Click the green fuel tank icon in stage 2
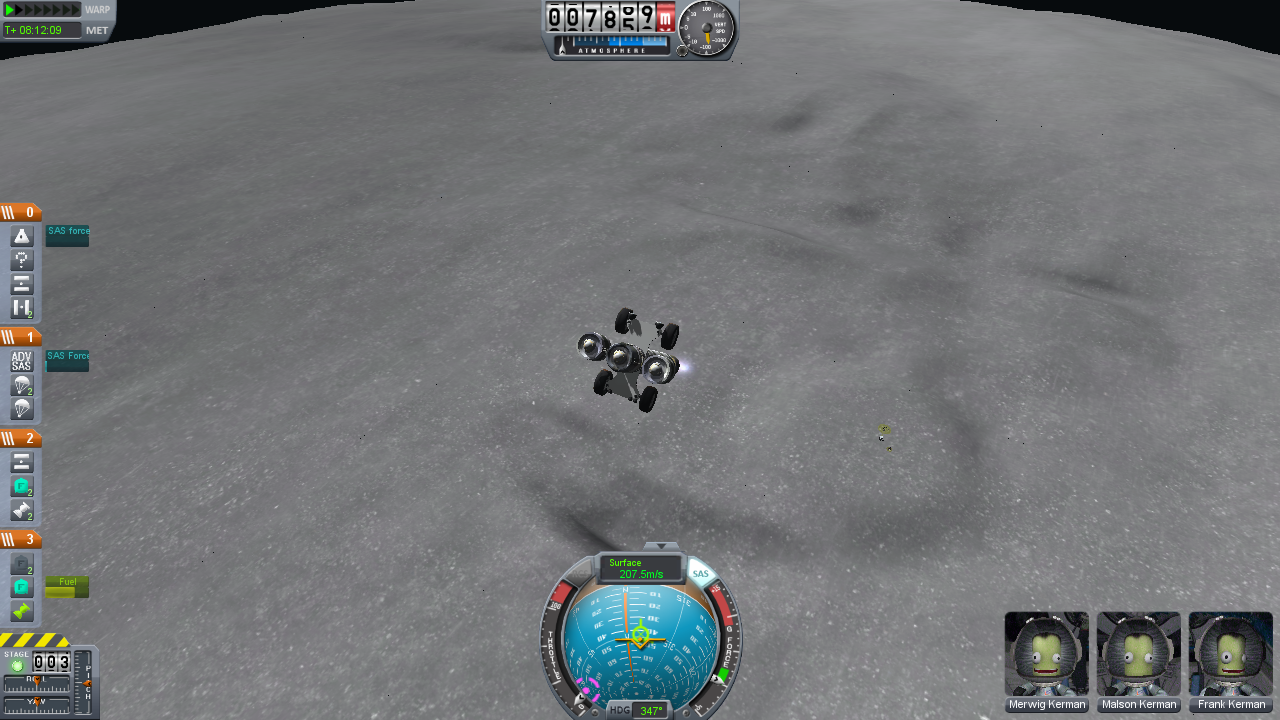 21,487
